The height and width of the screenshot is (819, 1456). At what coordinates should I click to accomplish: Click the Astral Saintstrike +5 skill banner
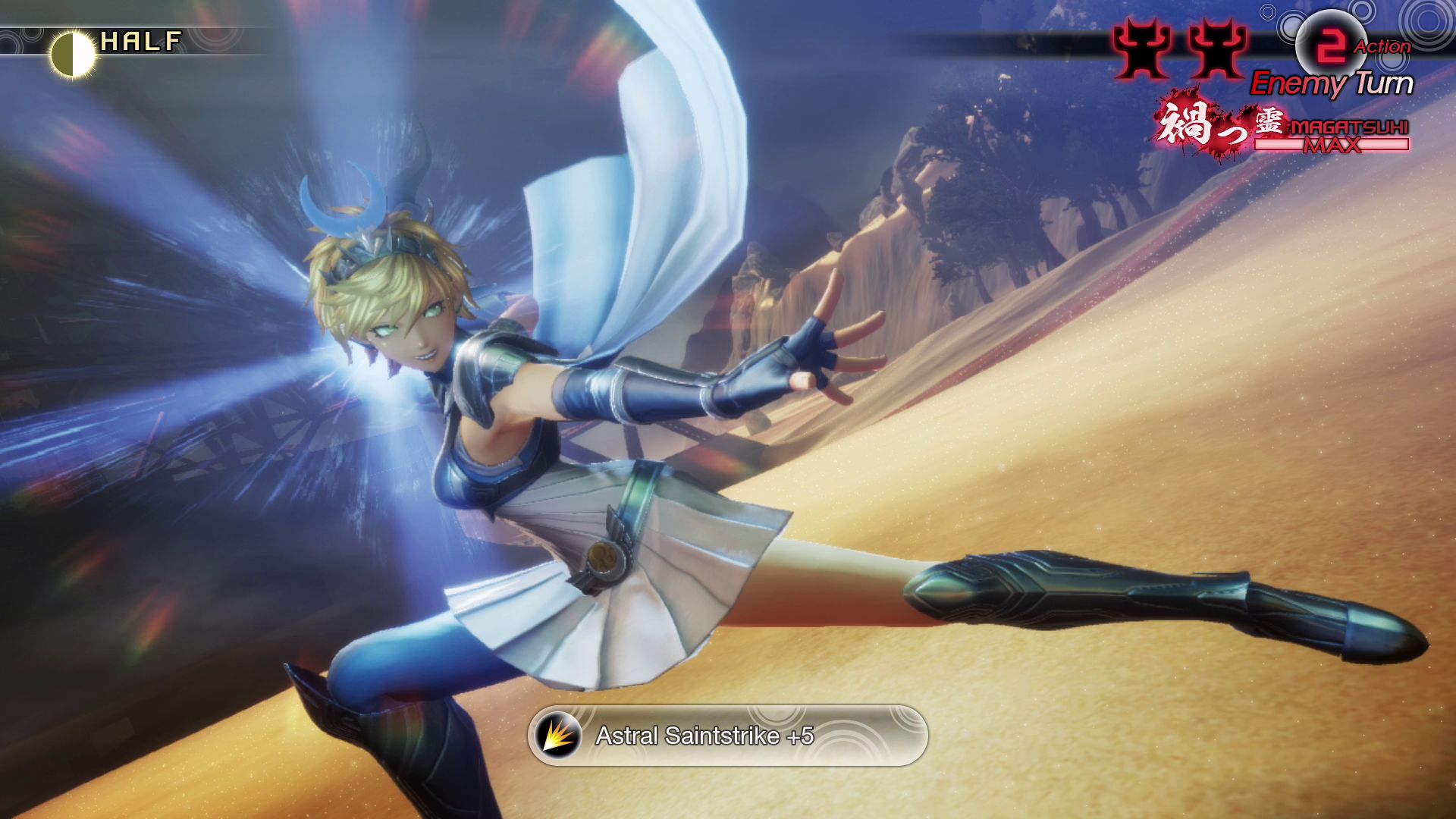tap(727, 736)
